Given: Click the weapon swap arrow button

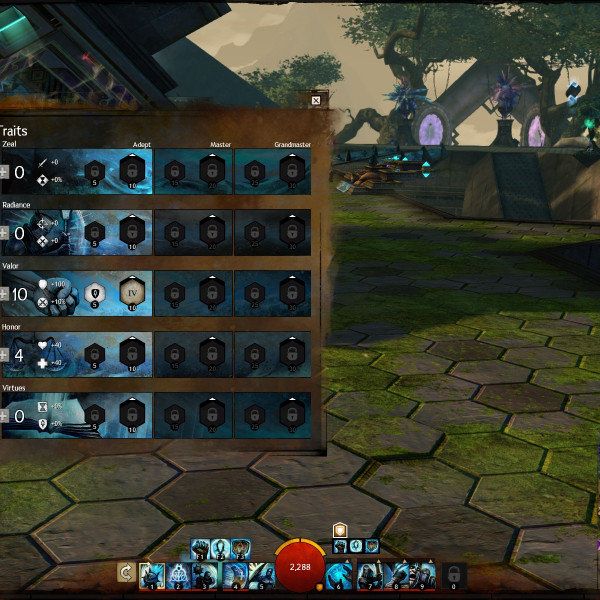Looking at the screenshot, I should coord(126,573).
